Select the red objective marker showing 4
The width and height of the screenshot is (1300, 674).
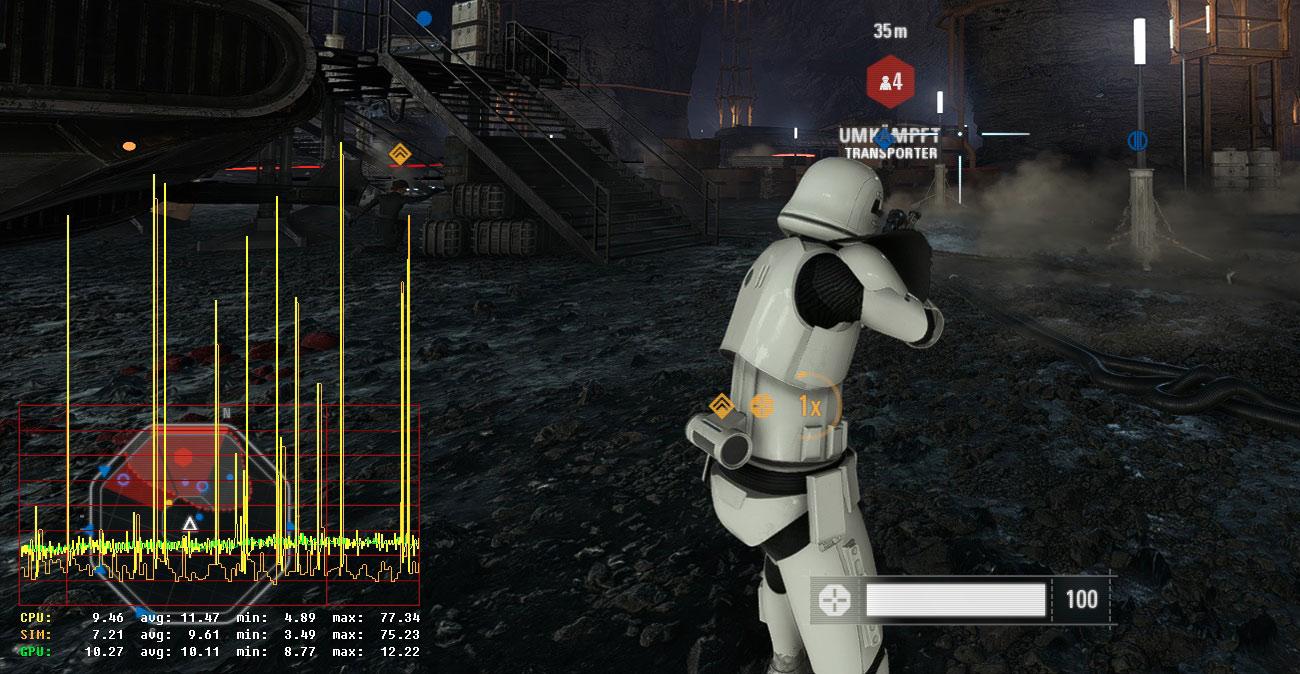click(x=890, y=81)
